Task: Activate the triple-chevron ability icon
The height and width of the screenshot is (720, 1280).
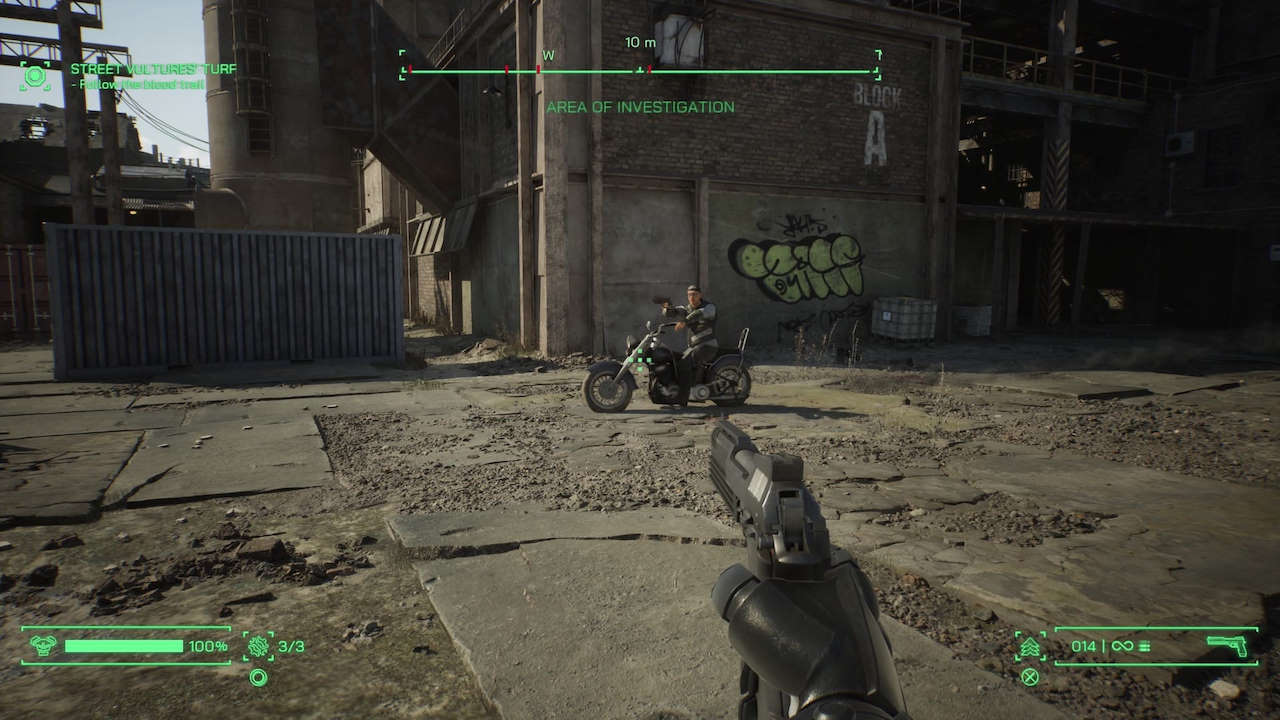Action: click(x=1030, y=646)
